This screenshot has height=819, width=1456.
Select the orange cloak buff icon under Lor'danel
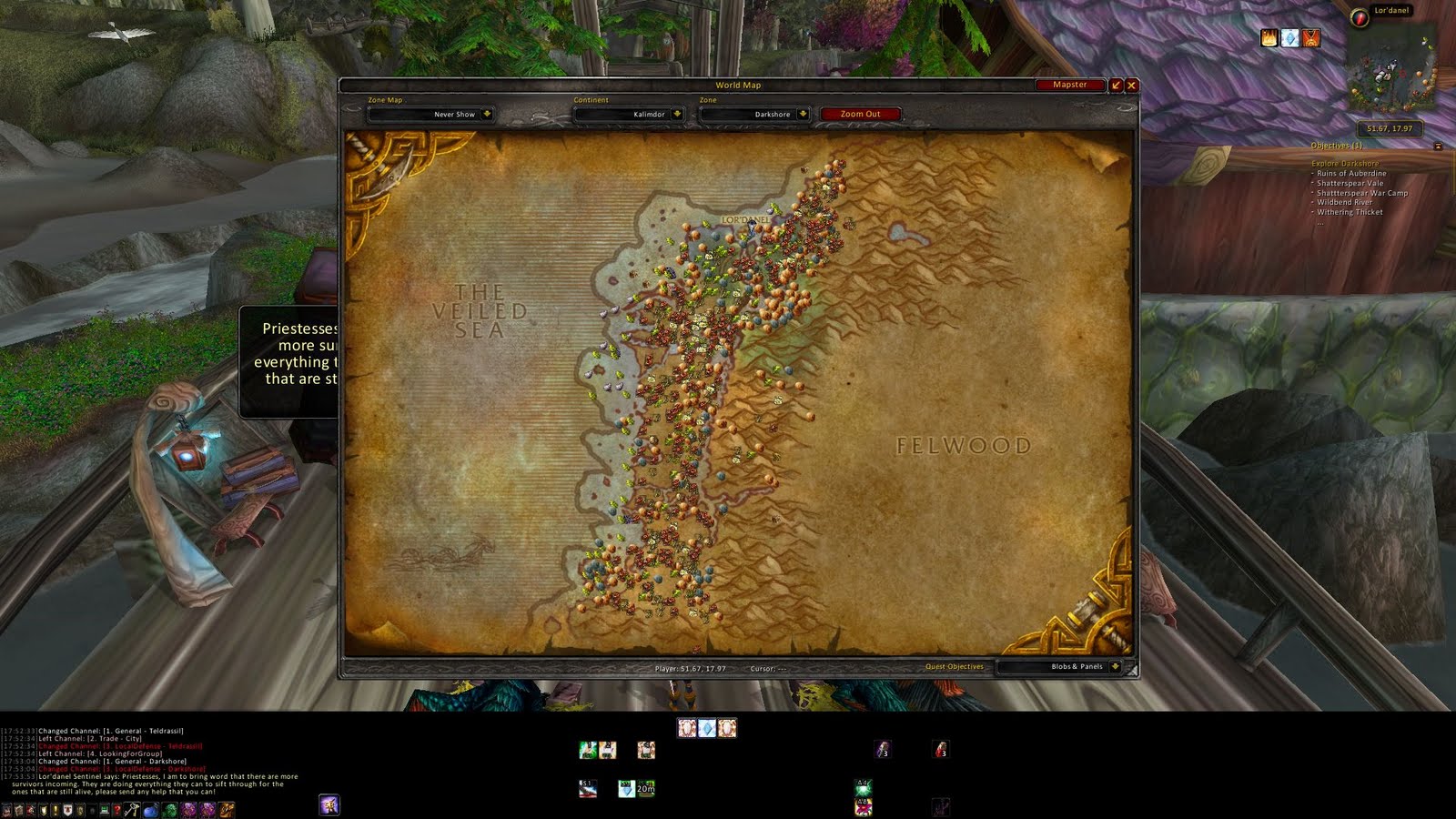1311,39
